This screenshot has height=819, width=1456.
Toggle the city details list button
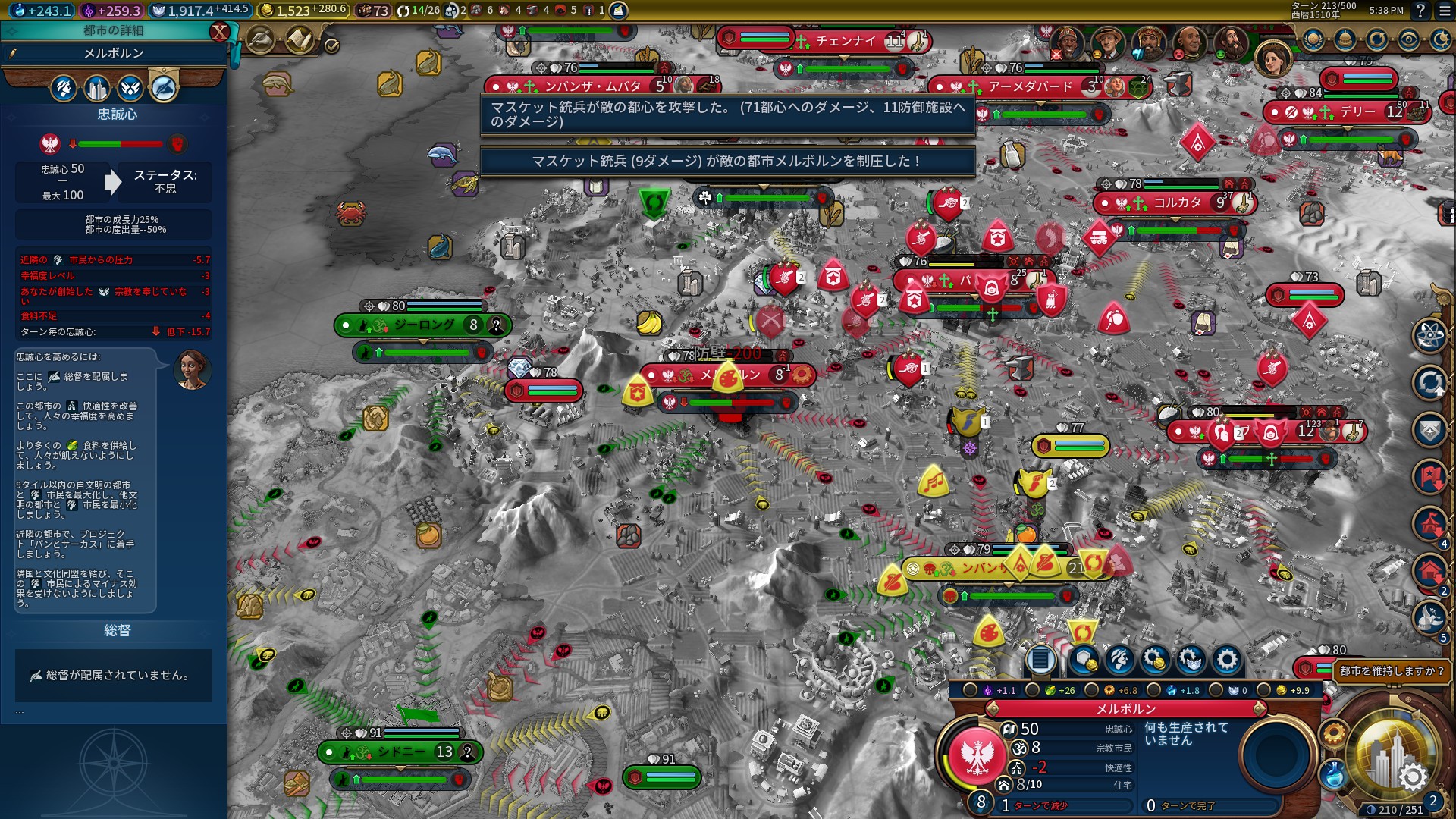click(1040, 660)
